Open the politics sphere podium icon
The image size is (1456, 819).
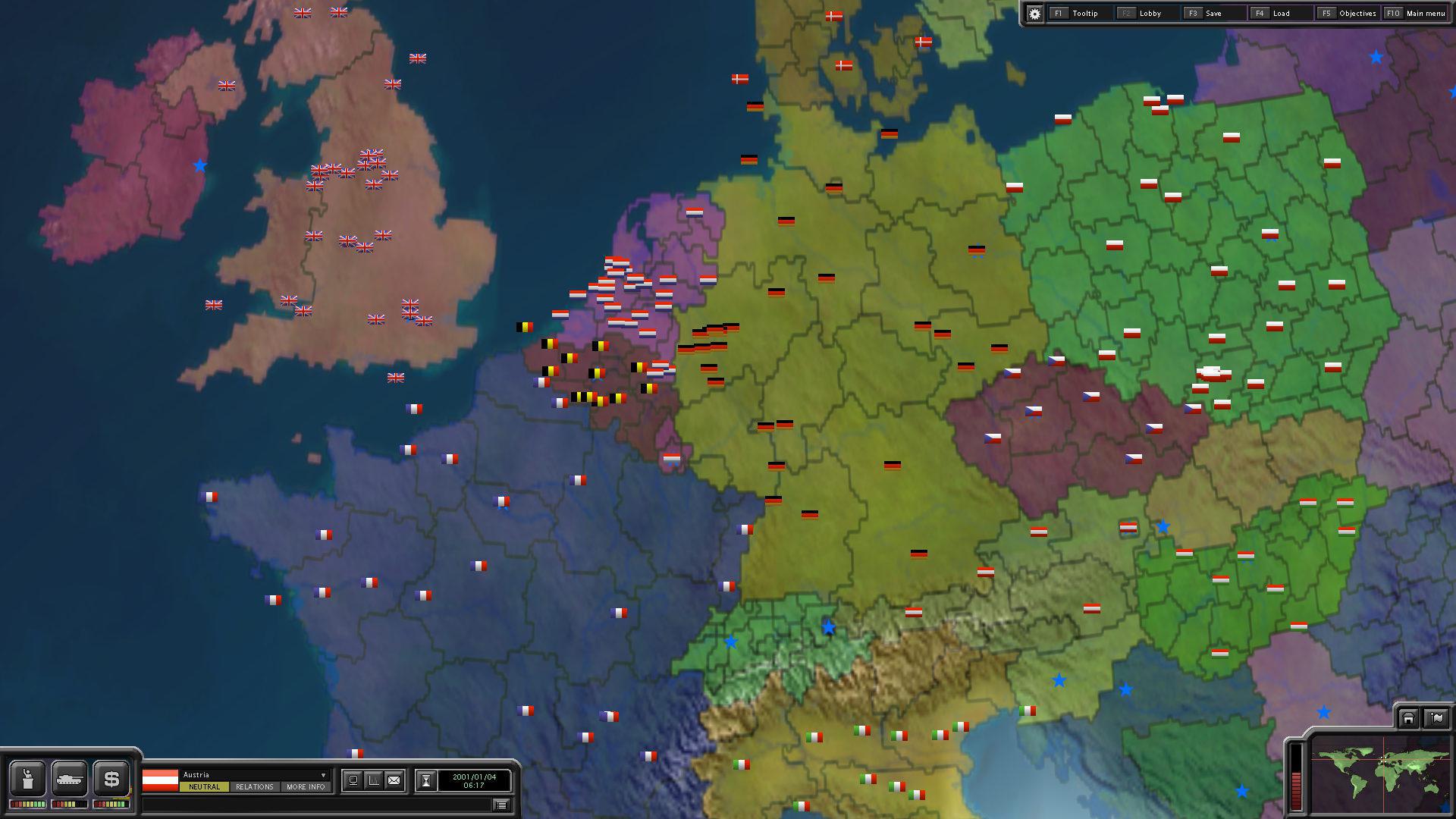click(28, 779)
